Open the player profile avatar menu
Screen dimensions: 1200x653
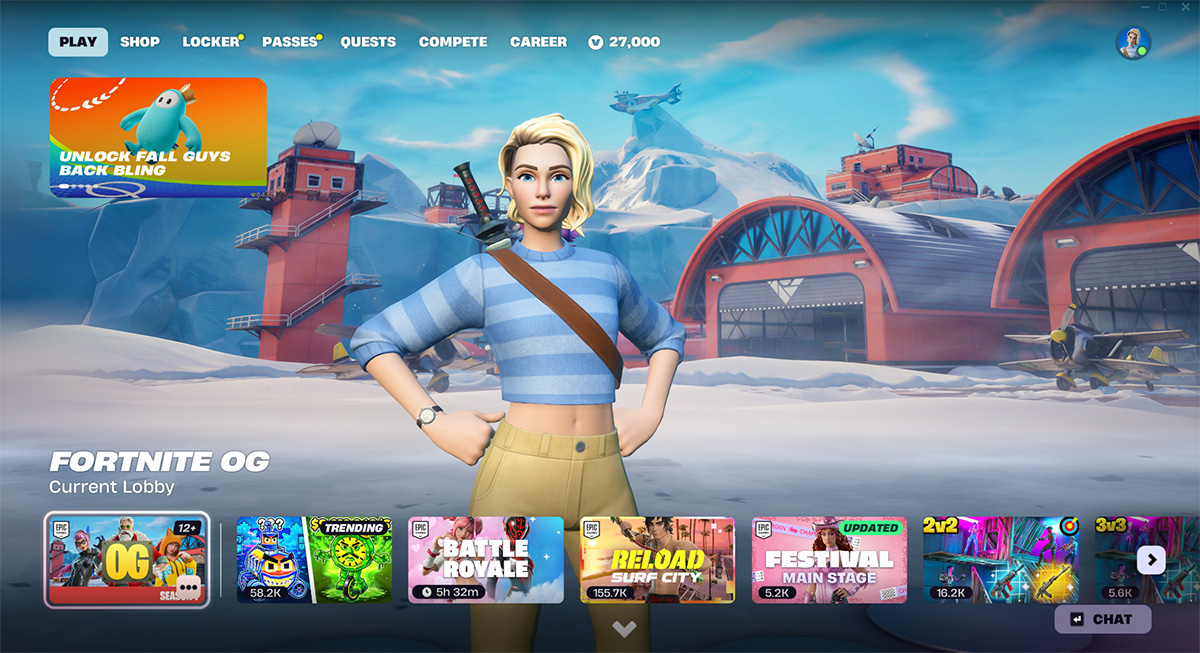tap(1132, 43)
